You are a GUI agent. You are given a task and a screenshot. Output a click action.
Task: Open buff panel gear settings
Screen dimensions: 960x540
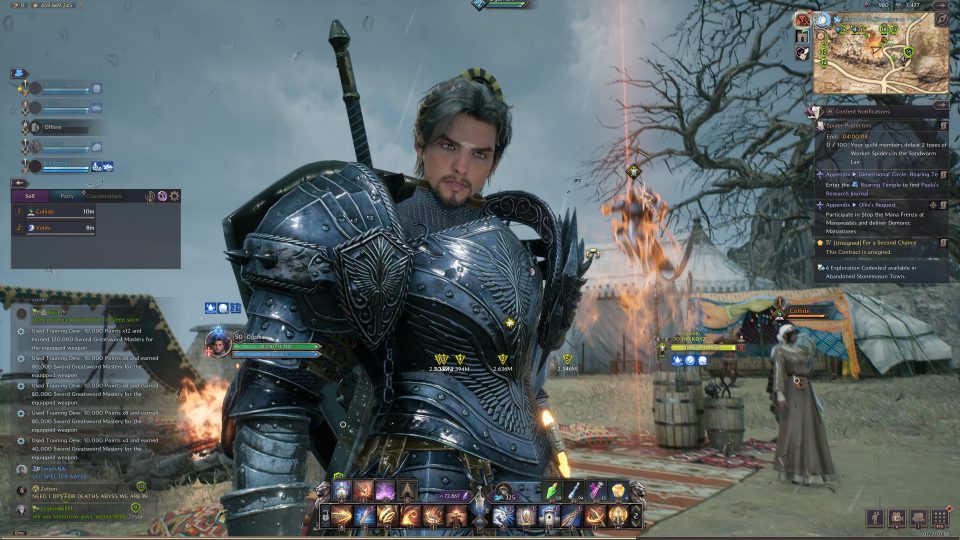pos(175,196)
